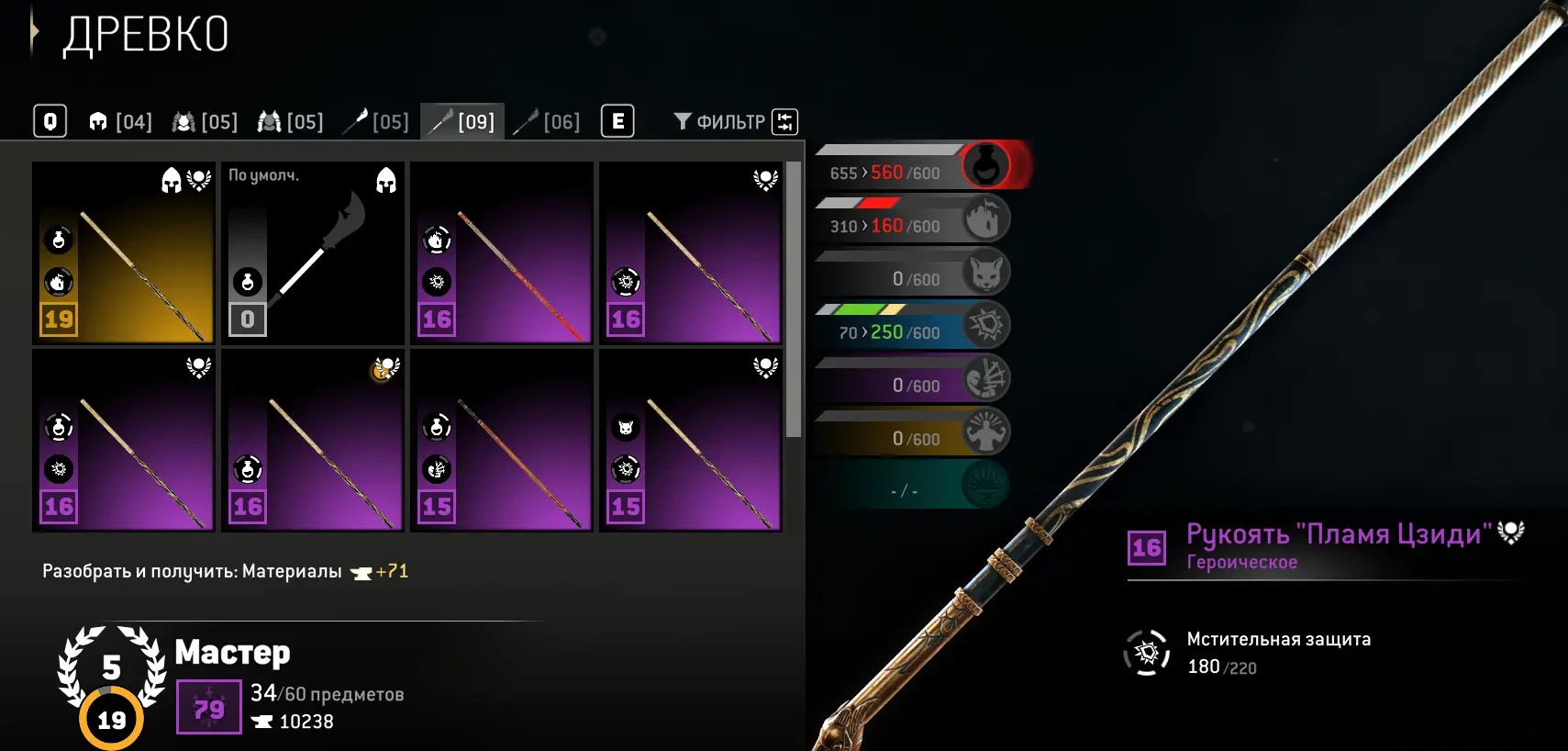Select the gold level 19 shaft

click(124, 252)
